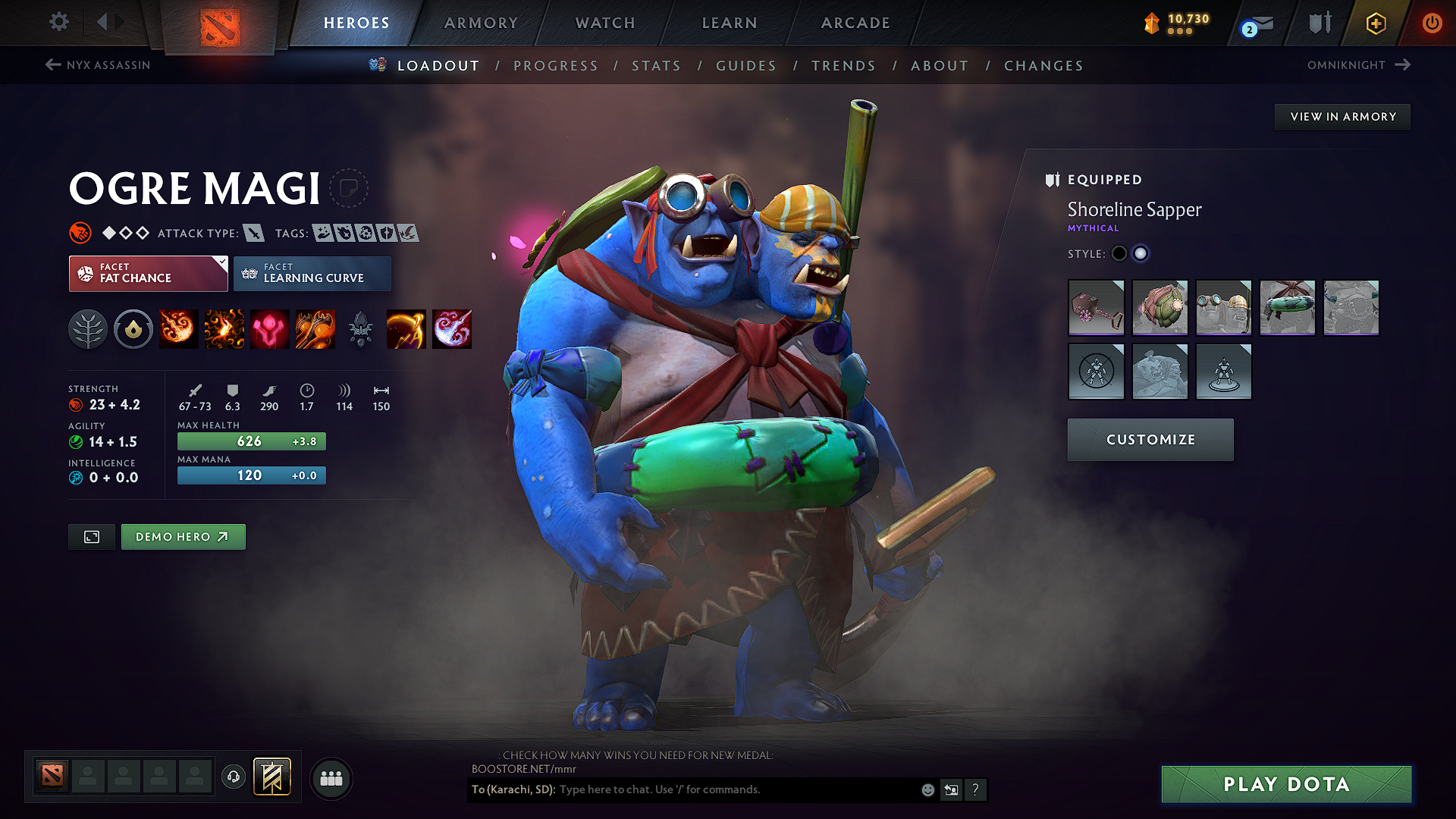Choose the Fat Chance facet
Viewport: 1456px width, 819px height.
click(148, 274)
